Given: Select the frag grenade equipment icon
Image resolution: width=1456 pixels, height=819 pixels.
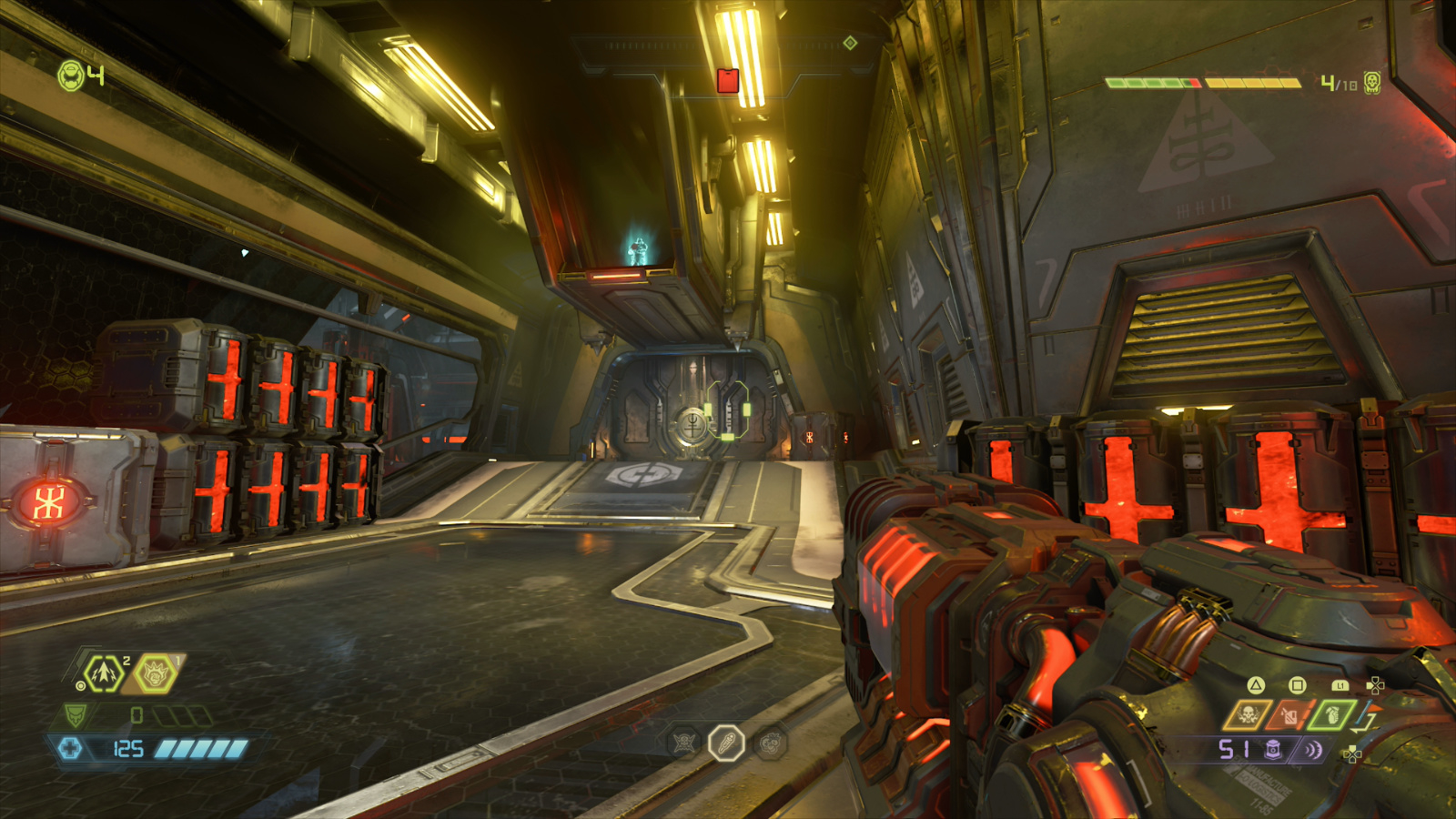Looking at the screenshot, I should (x=103, y=673).
